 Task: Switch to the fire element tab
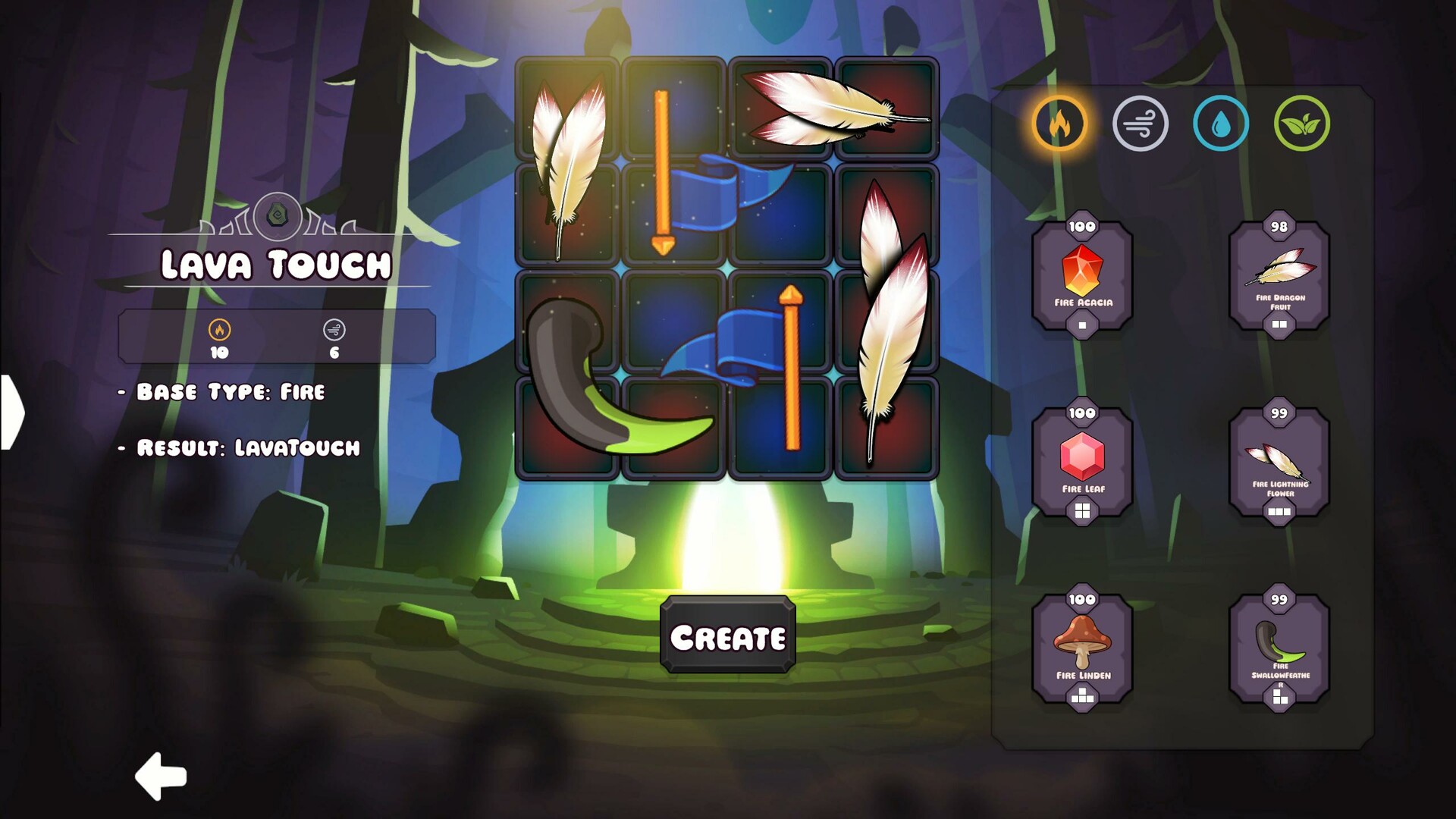1059,123
